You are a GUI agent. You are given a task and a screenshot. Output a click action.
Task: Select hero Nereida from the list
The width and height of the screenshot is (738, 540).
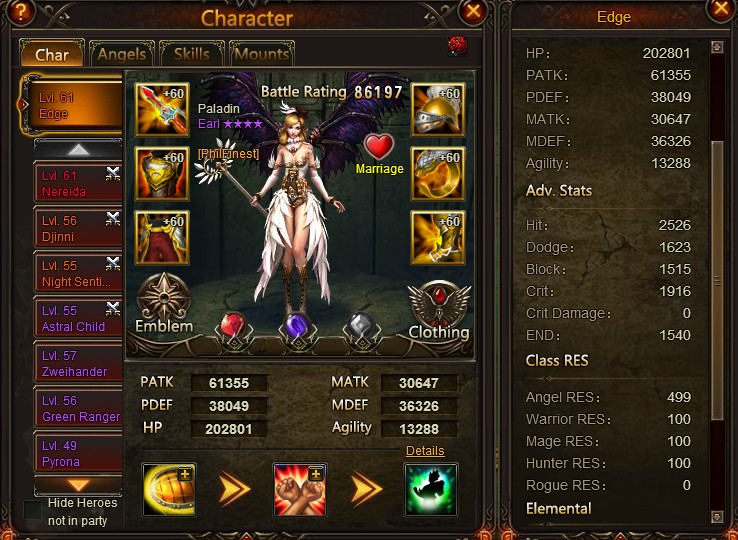(x=77, y=182)
